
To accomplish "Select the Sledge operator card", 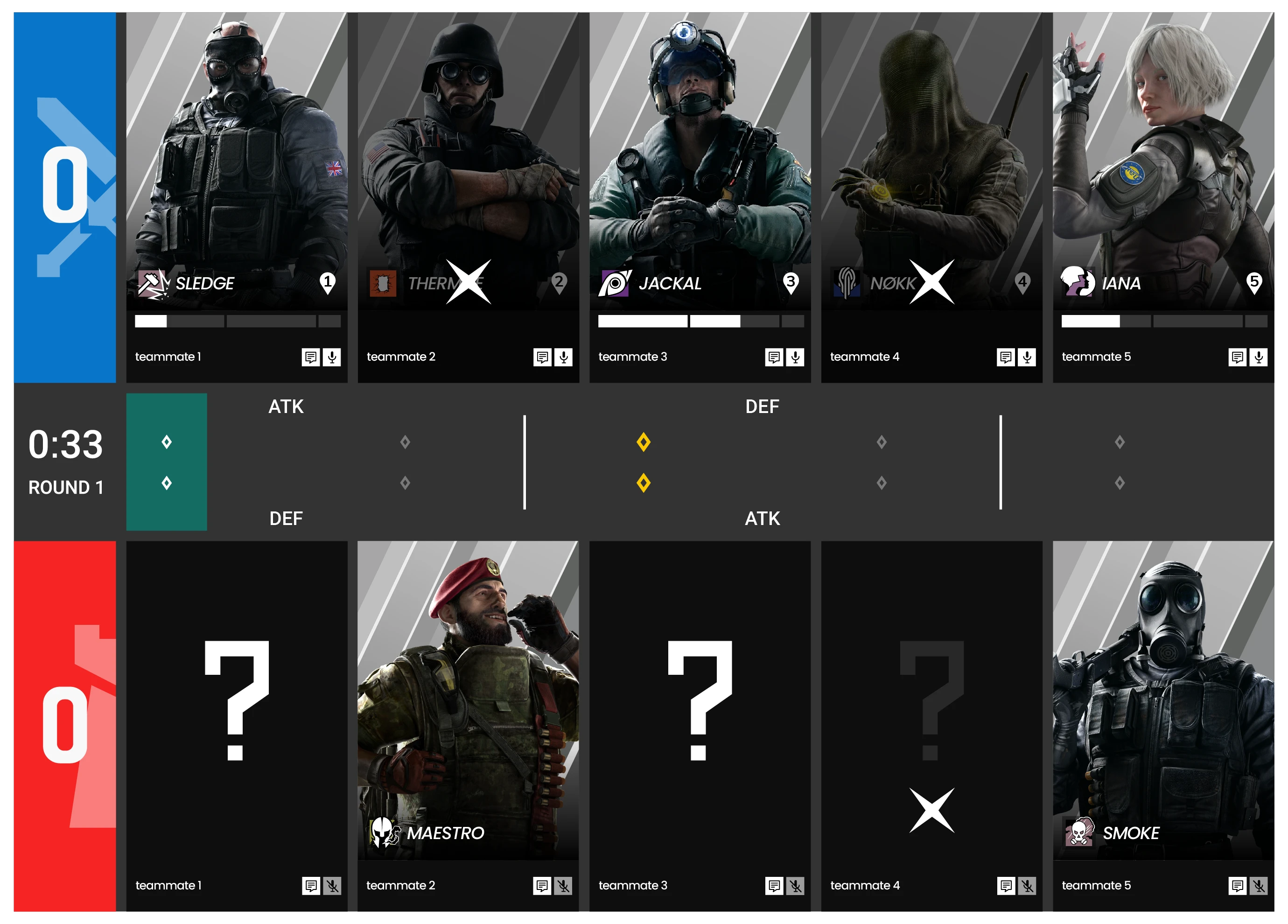I will click(236, 159).
